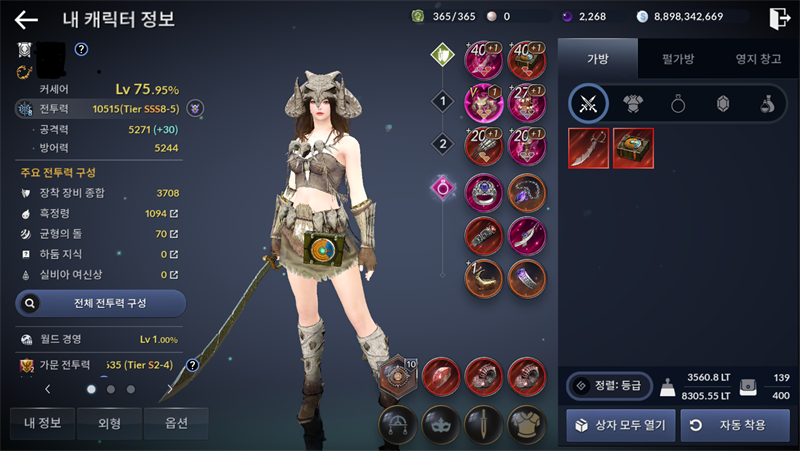The image size is (800, 451).
Task: Switch to the 펄가방 tab
Action: pyautogui.click(x=677, y=59)
